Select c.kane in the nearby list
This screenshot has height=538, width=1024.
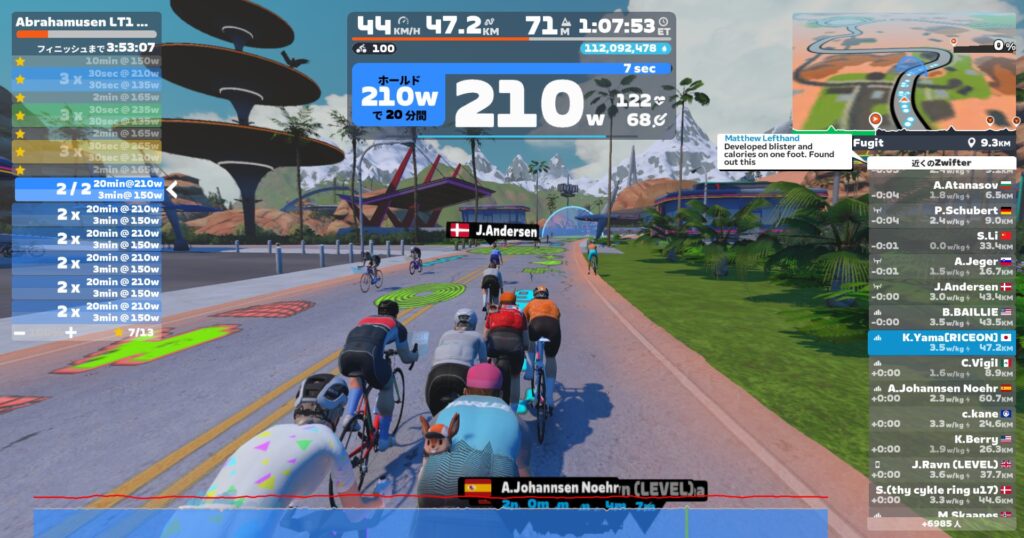tap(941, 419)
